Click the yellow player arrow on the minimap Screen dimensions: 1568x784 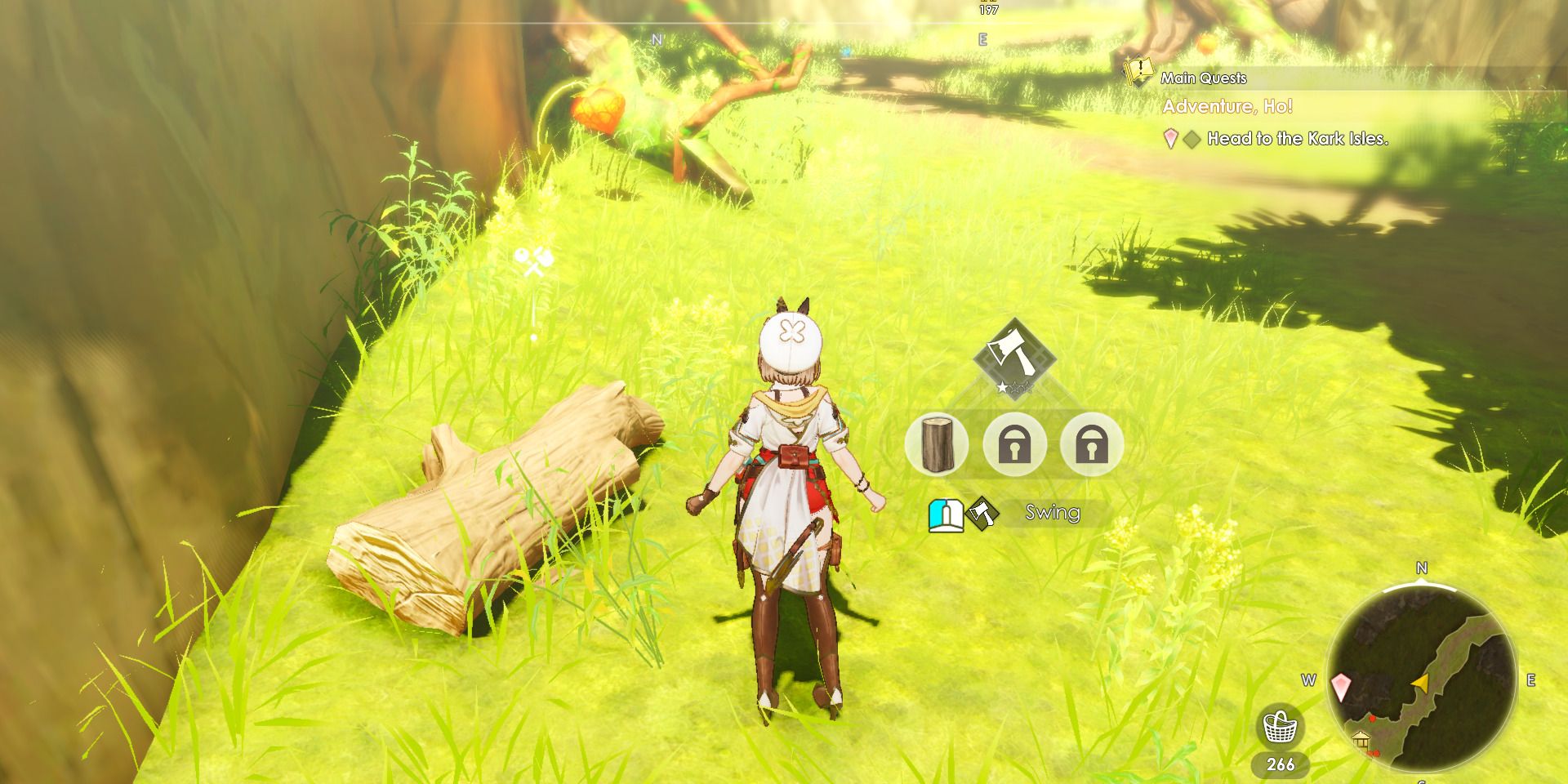point(1421,684)
